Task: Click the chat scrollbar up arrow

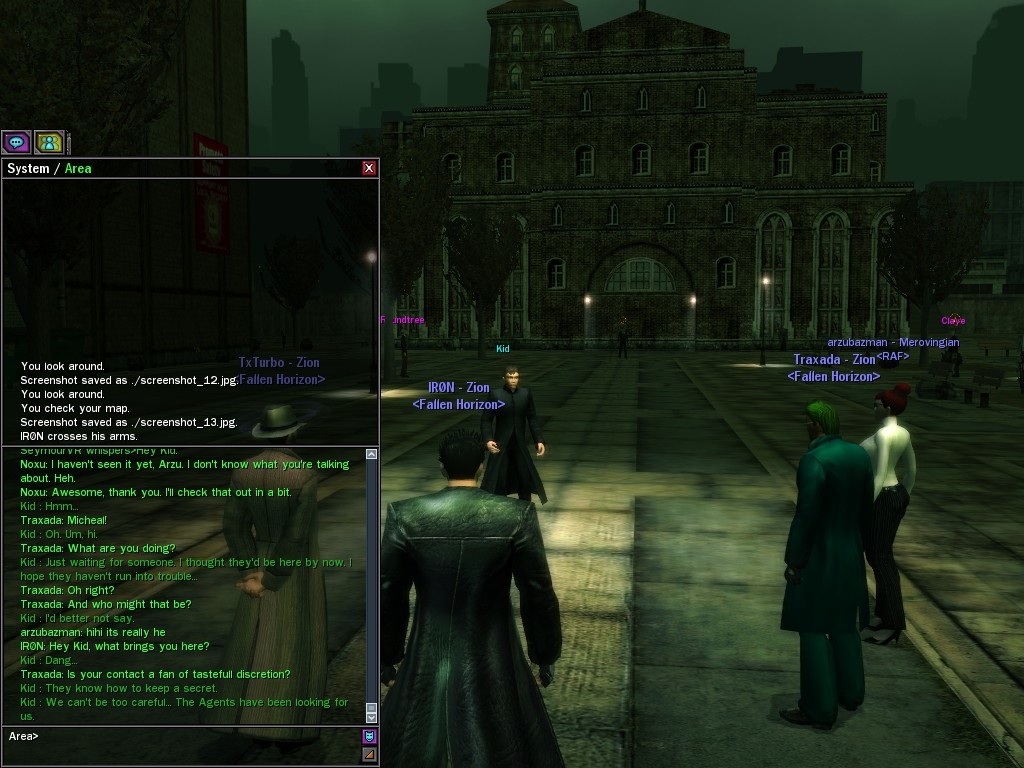Action: tap(371, 454)
